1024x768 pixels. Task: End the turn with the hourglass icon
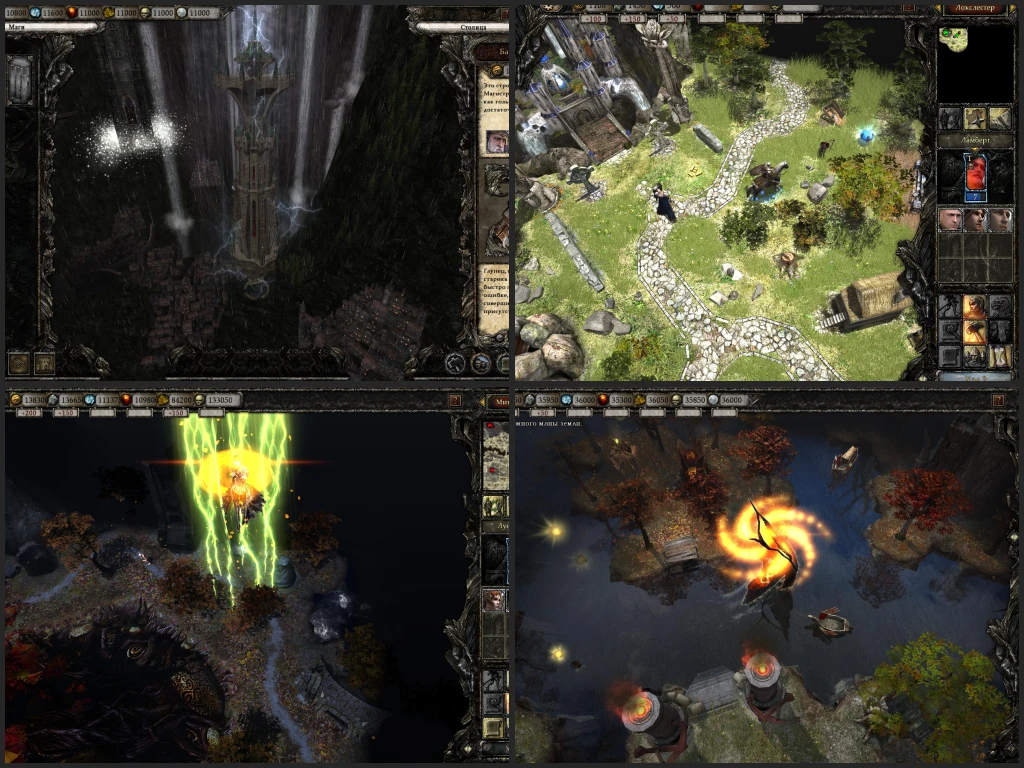click(999, 356)
